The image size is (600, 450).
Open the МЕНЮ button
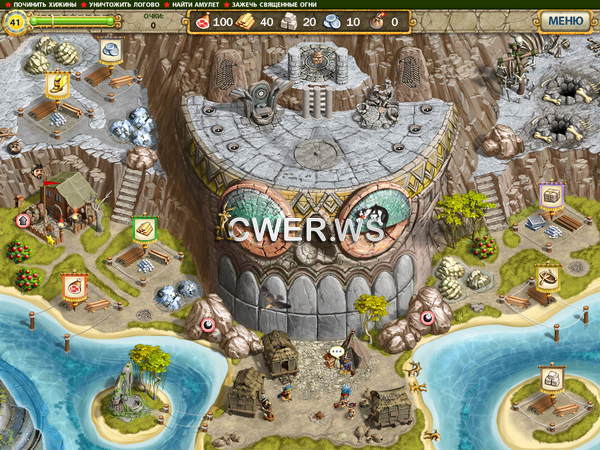566,20
